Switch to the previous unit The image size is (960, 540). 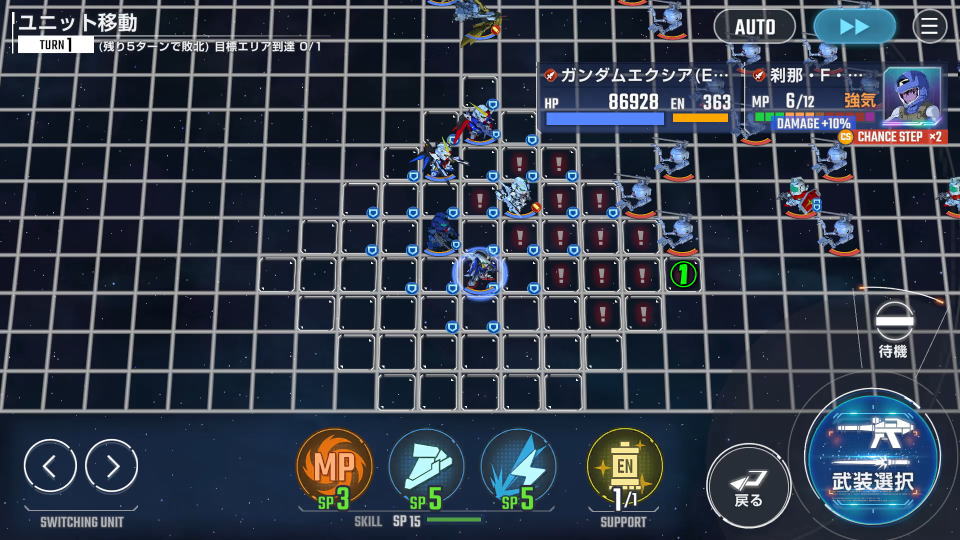click(x=50, y=465)
